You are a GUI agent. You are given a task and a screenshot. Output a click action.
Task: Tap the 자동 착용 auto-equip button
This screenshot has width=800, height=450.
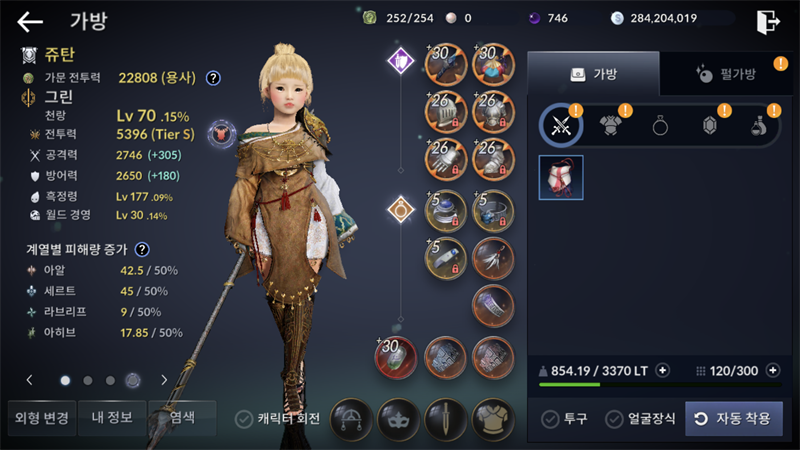733,419
